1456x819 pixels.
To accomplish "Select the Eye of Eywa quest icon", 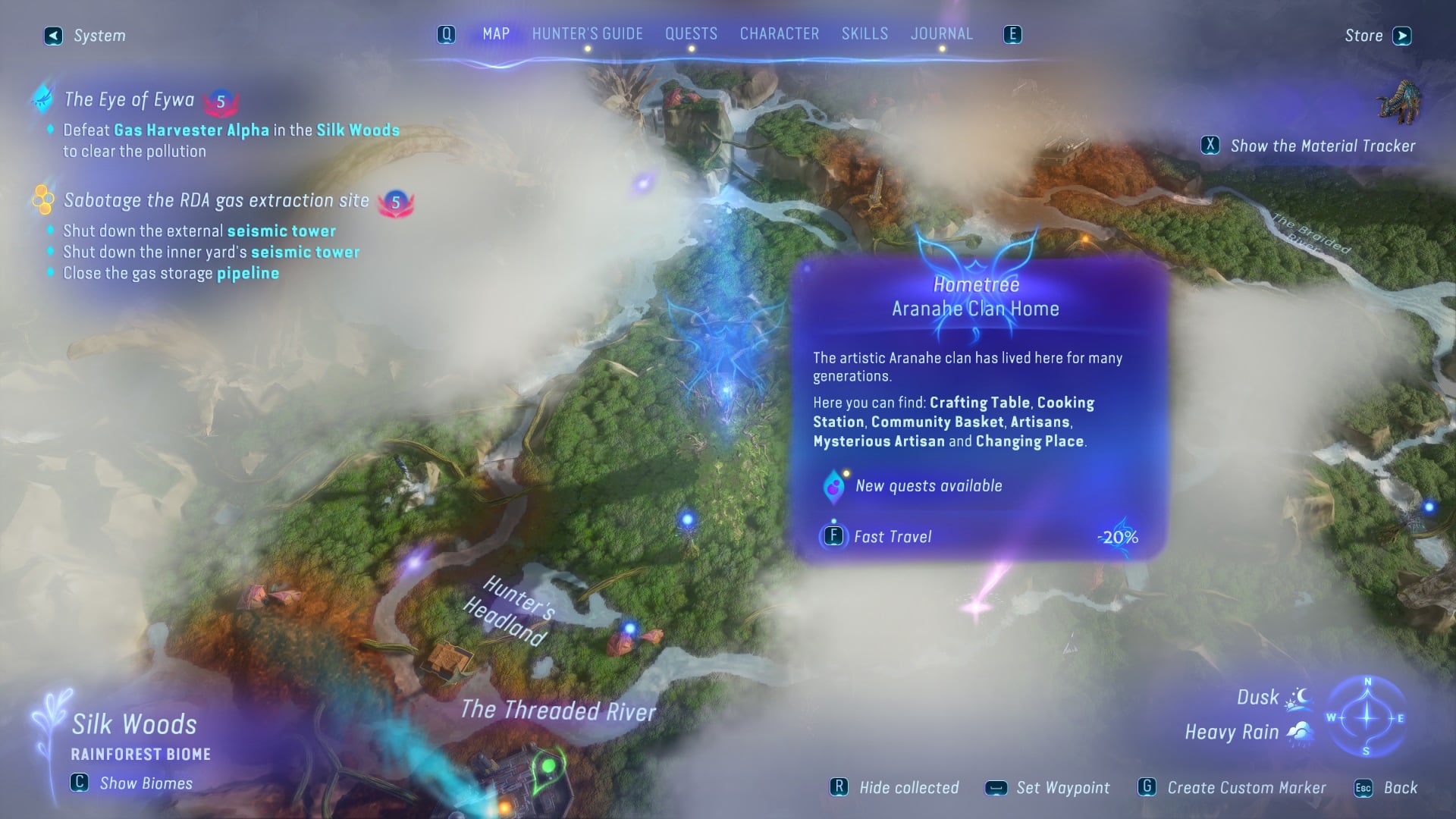I will click(x=42, y=99).
